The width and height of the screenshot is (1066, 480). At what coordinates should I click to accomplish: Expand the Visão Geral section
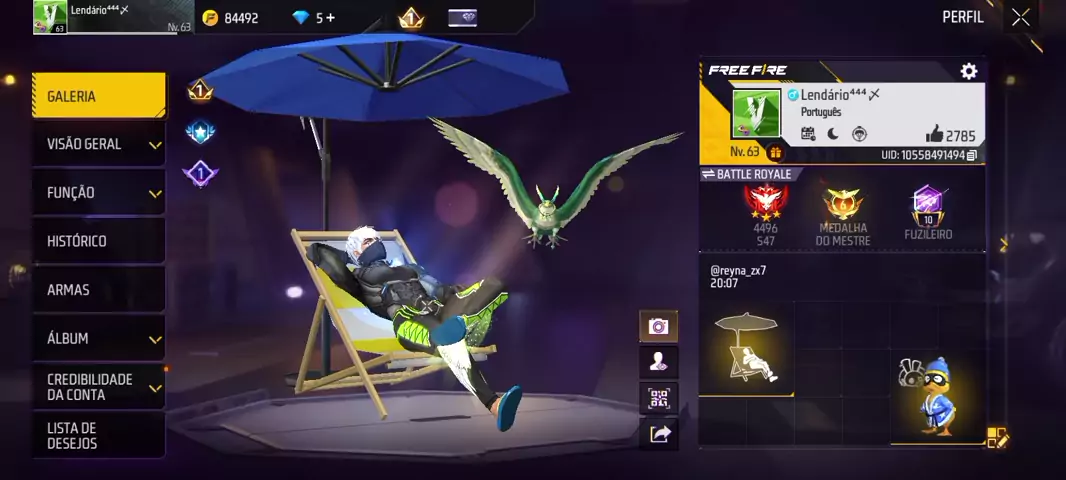click(98, 144)
